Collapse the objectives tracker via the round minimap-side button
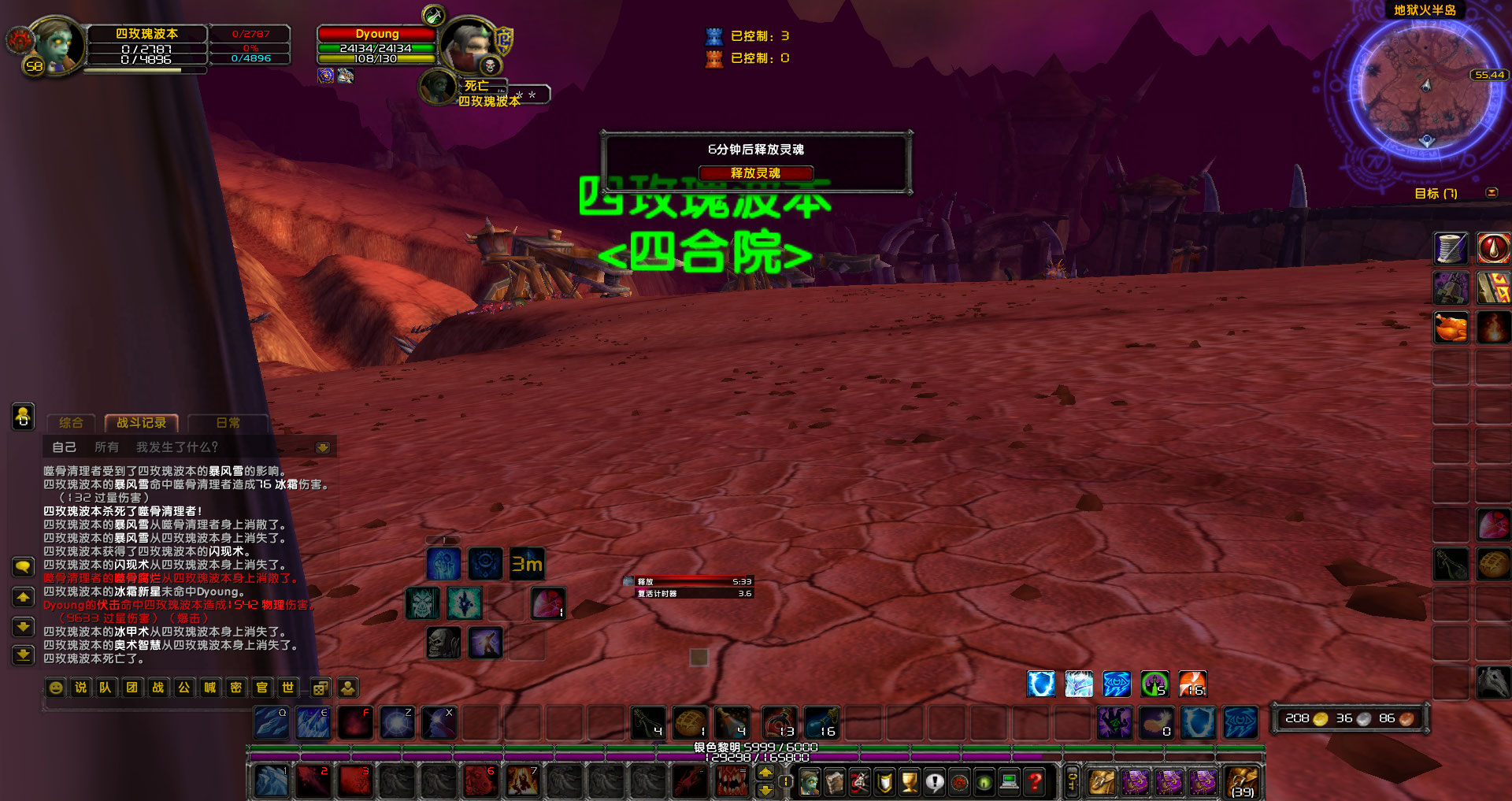Image resolution: width=1512 pixels, height=801 pixels. coord(1492,191)
